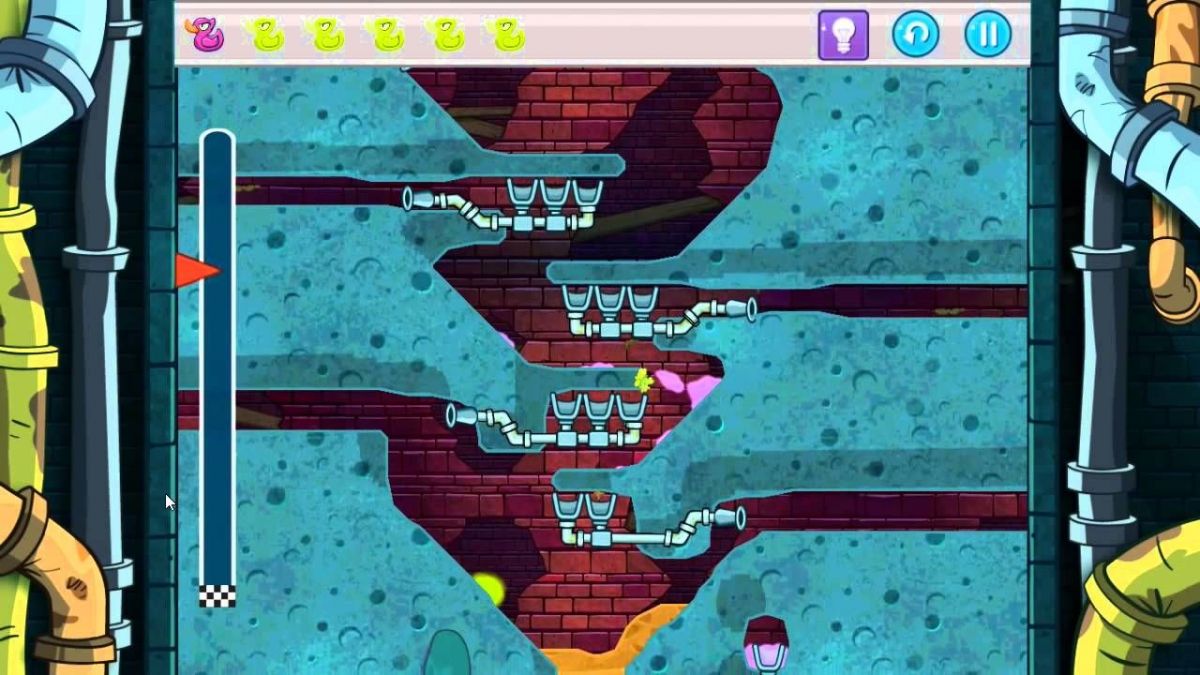Restart the level with the circular arrow
Screen dimensions: 1200x675
(915, 35)
